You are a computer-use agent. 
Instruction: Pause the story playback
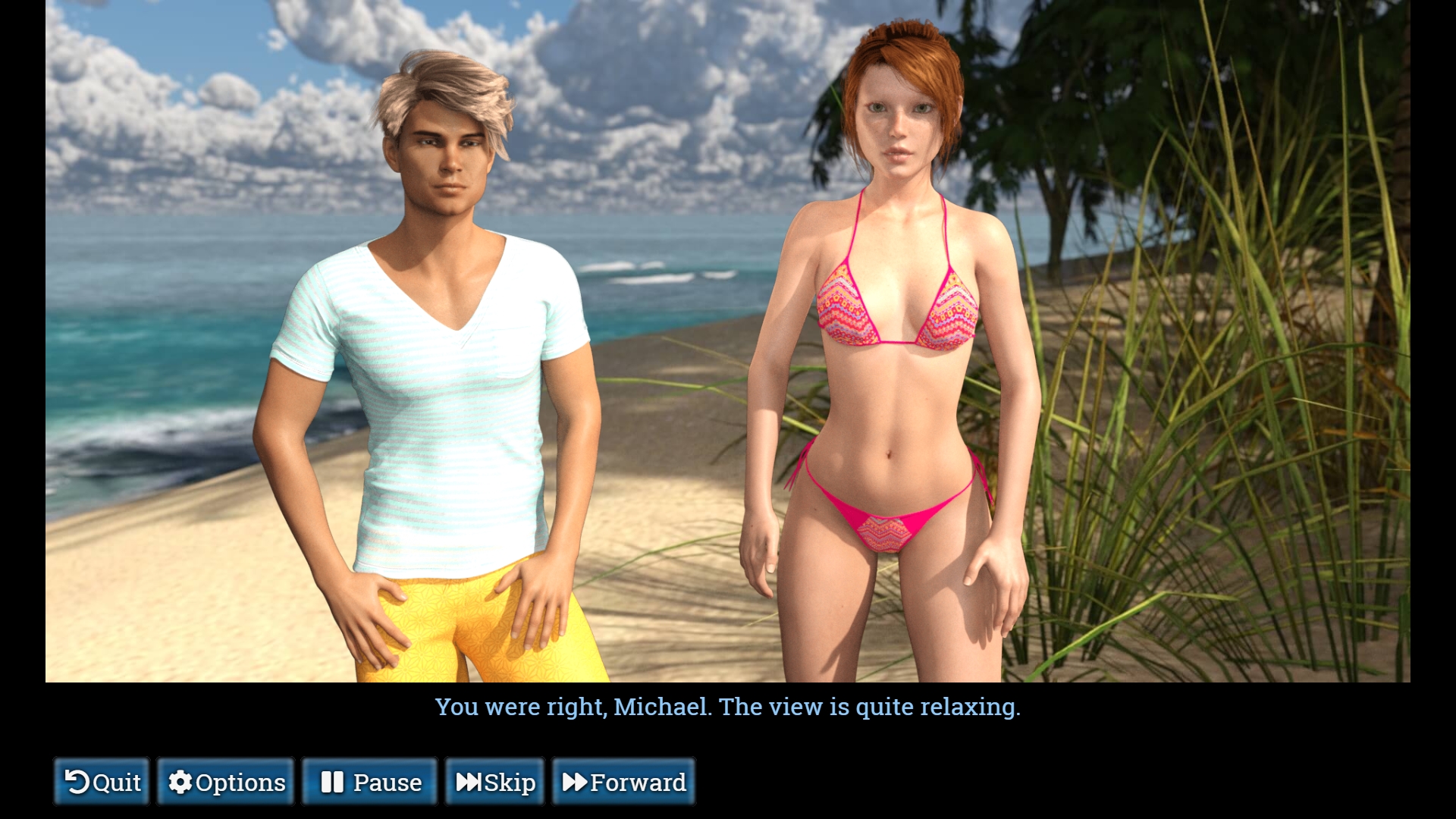(369, 781)
